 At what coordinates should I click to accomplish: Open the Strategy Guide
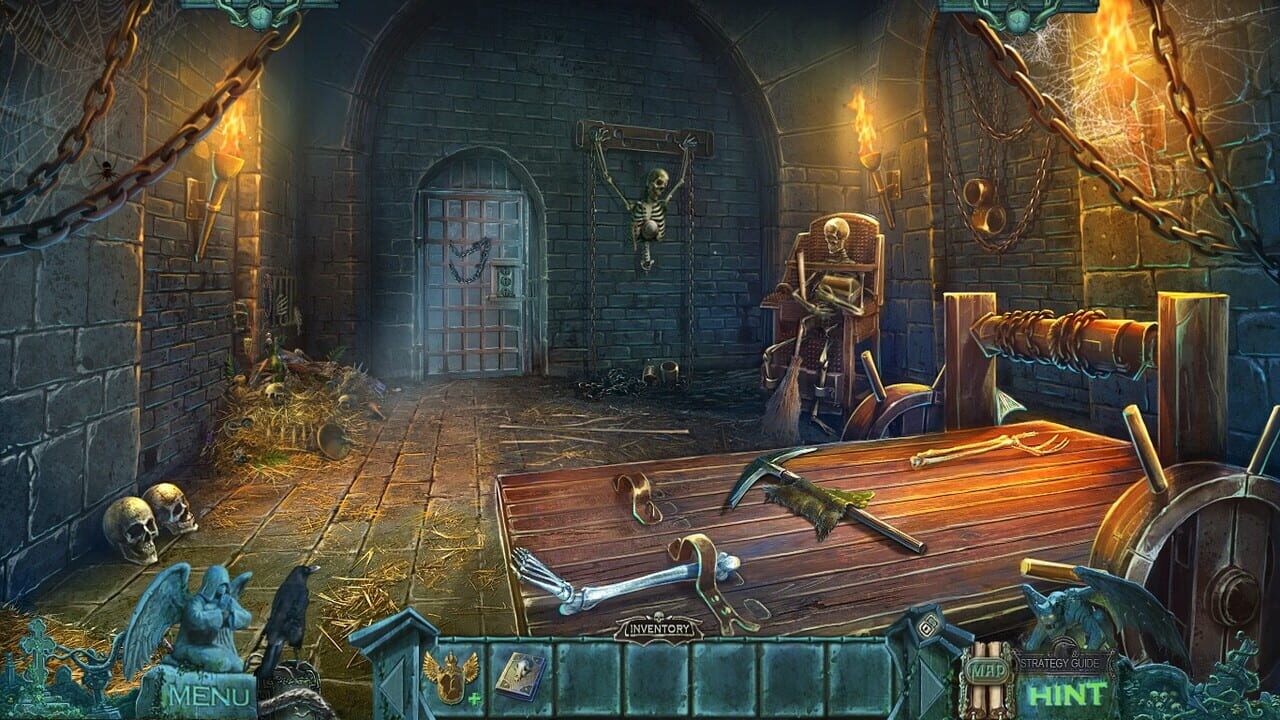tap(1062, 661)
